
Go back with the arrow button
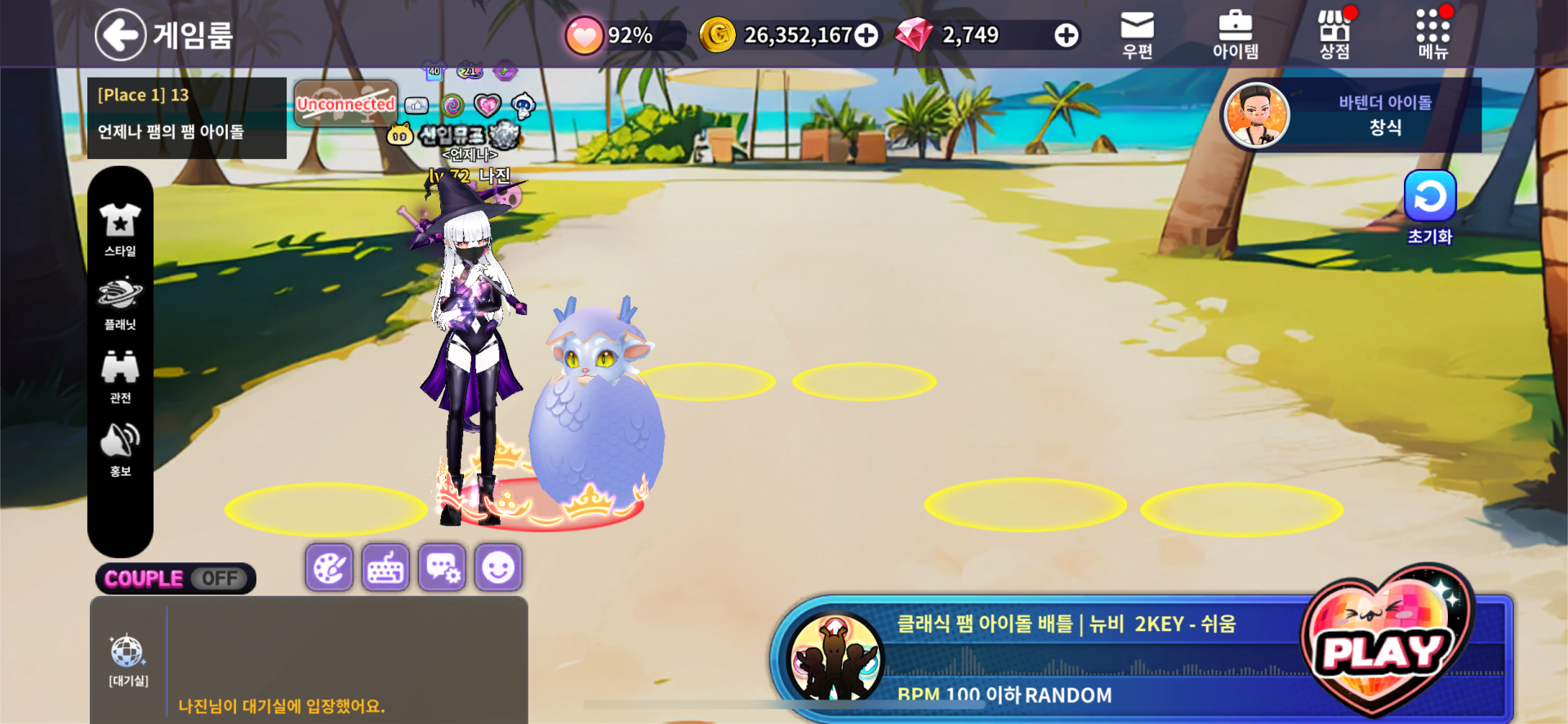tap(120, 34)
